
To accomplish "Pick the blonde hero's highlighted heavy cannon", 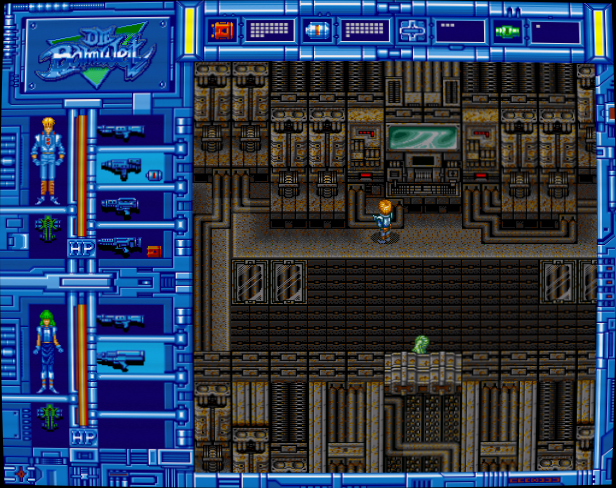I will click(x=121, y=170).
